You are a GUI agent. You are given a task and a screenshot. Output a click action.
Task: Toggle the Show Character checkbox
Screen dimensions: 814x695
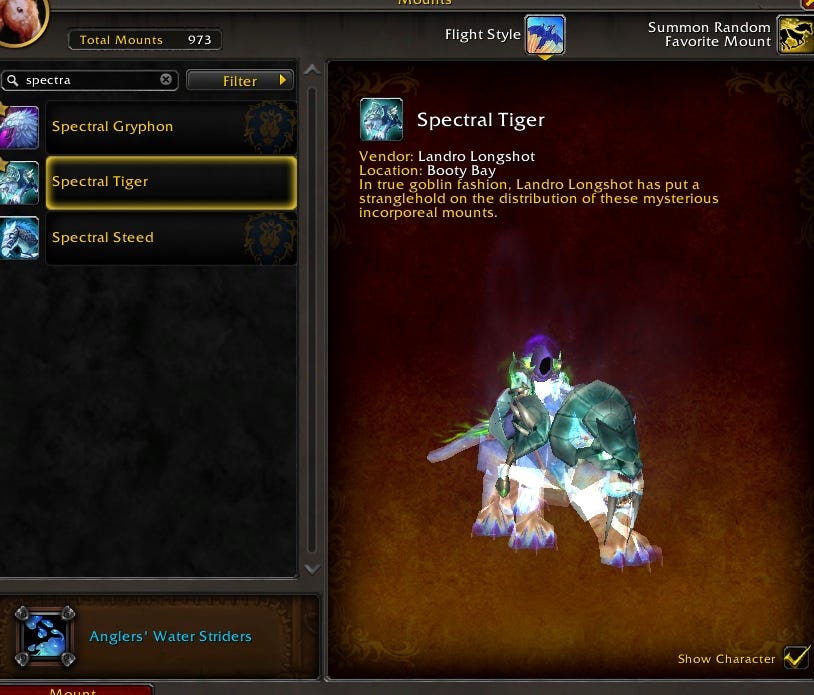coord(796,657)
